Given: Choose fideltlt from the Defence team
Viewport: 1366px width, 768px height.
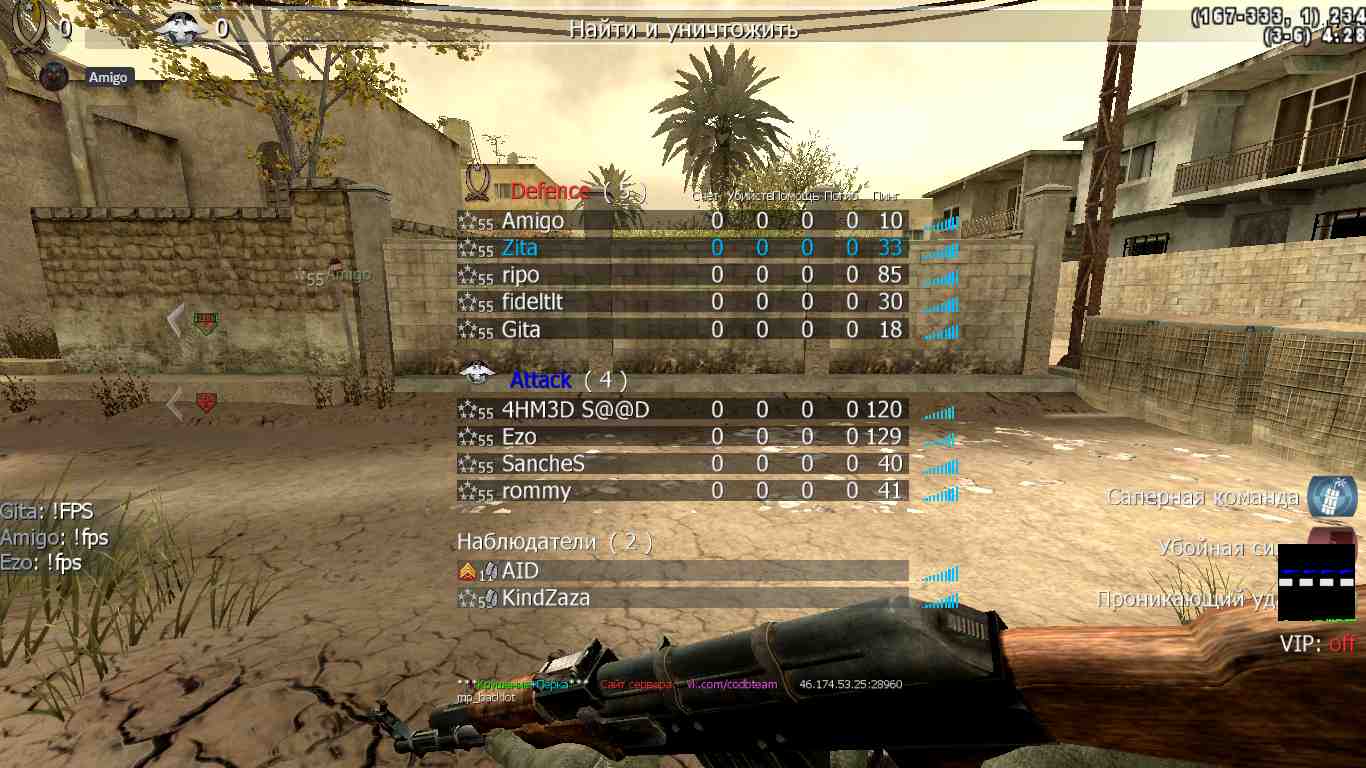Looking at the screenshot, I should click(x=682, y=302).
